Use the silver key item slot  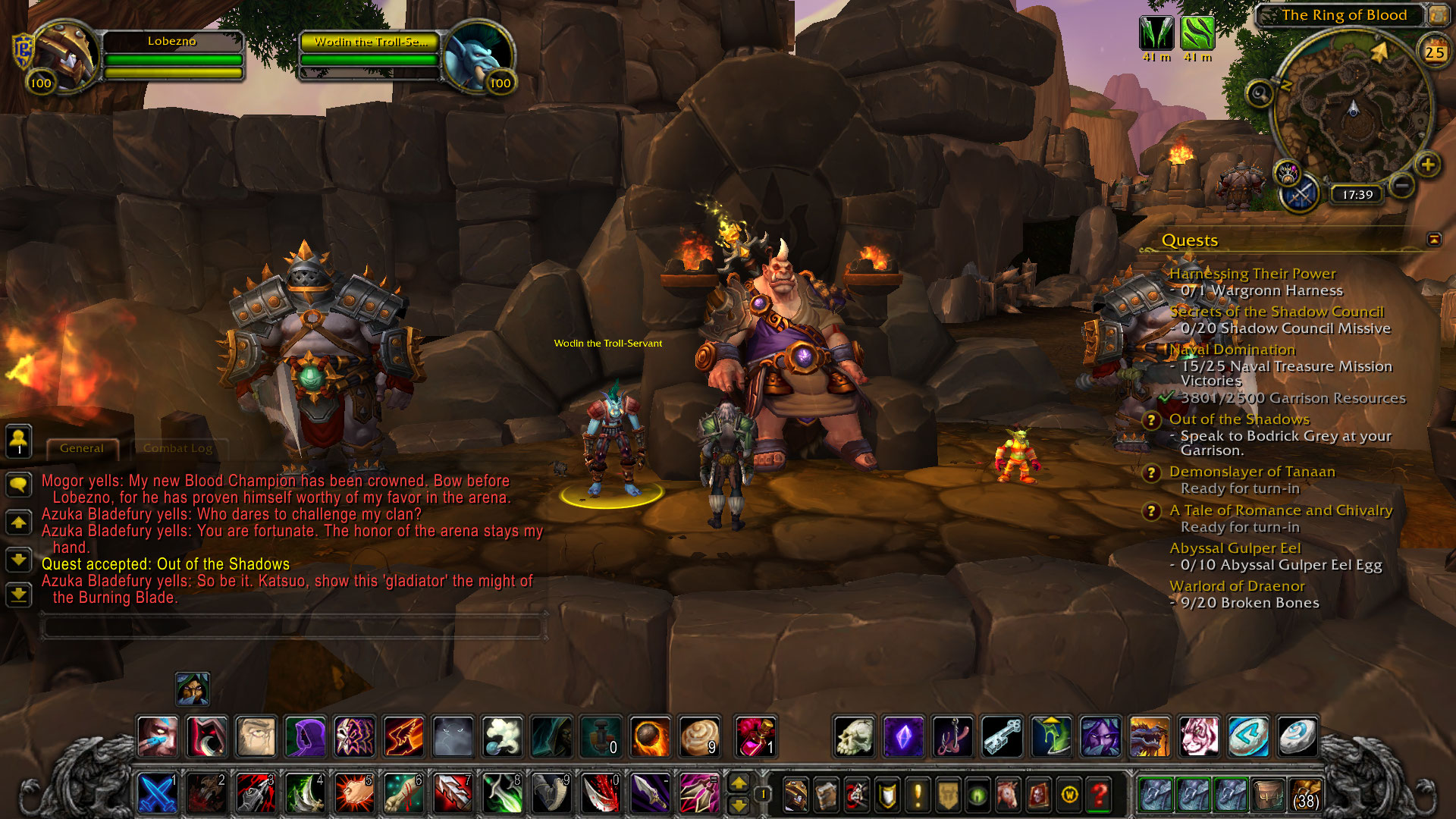click(x=1002, y=736)
